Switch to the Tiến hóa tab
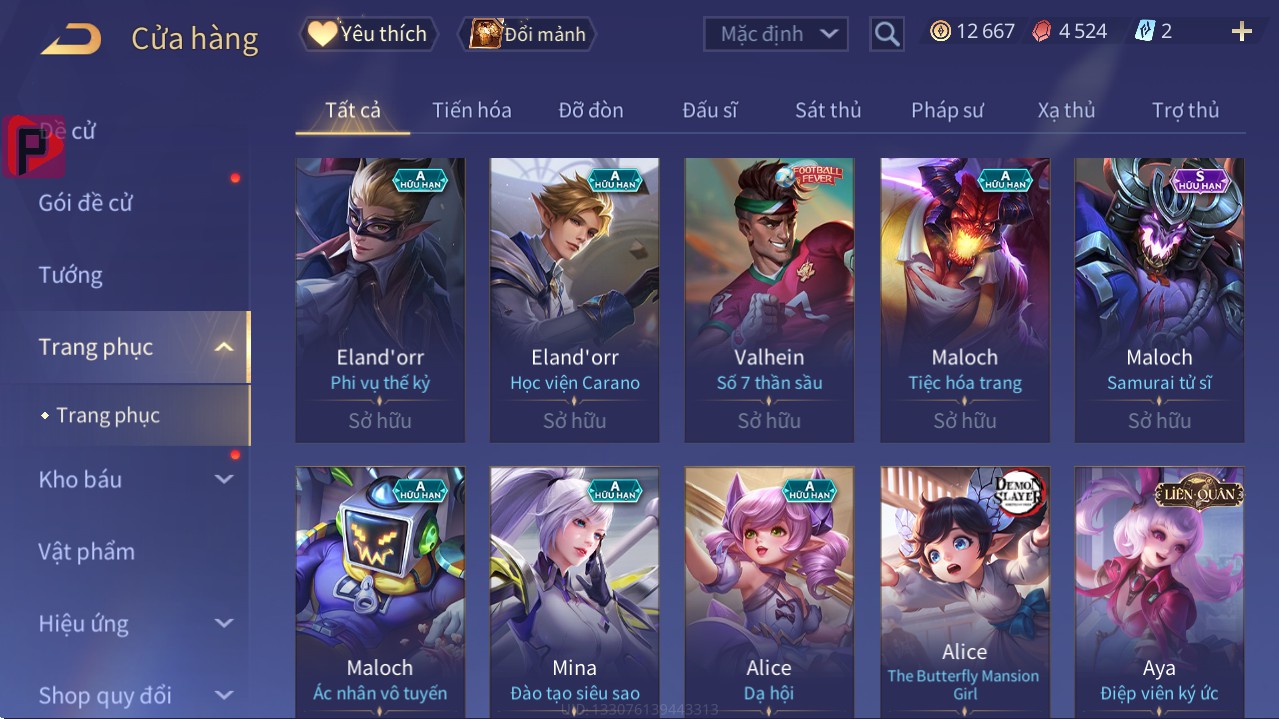 [471, 110]
